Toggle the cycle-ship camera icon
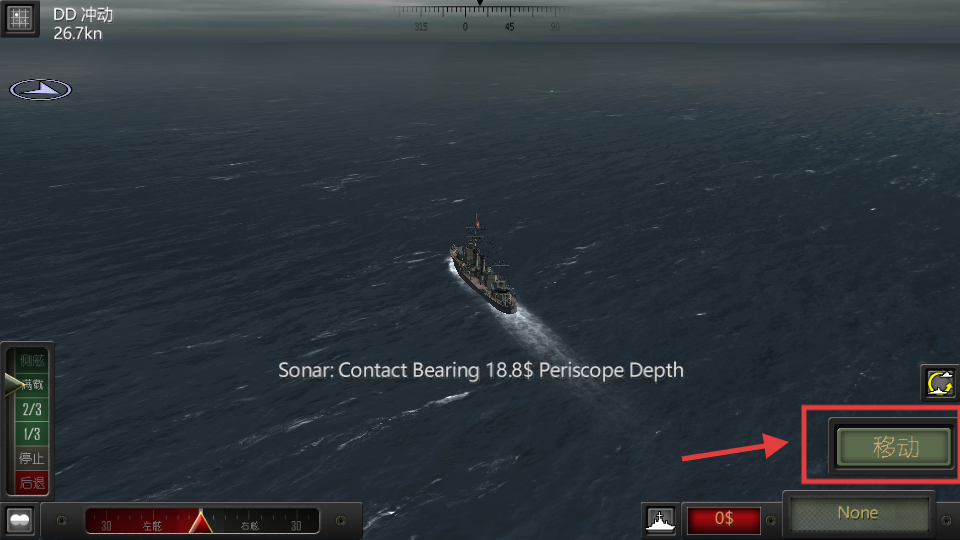Viewport: 960px width, 540px height. point(940,383)
